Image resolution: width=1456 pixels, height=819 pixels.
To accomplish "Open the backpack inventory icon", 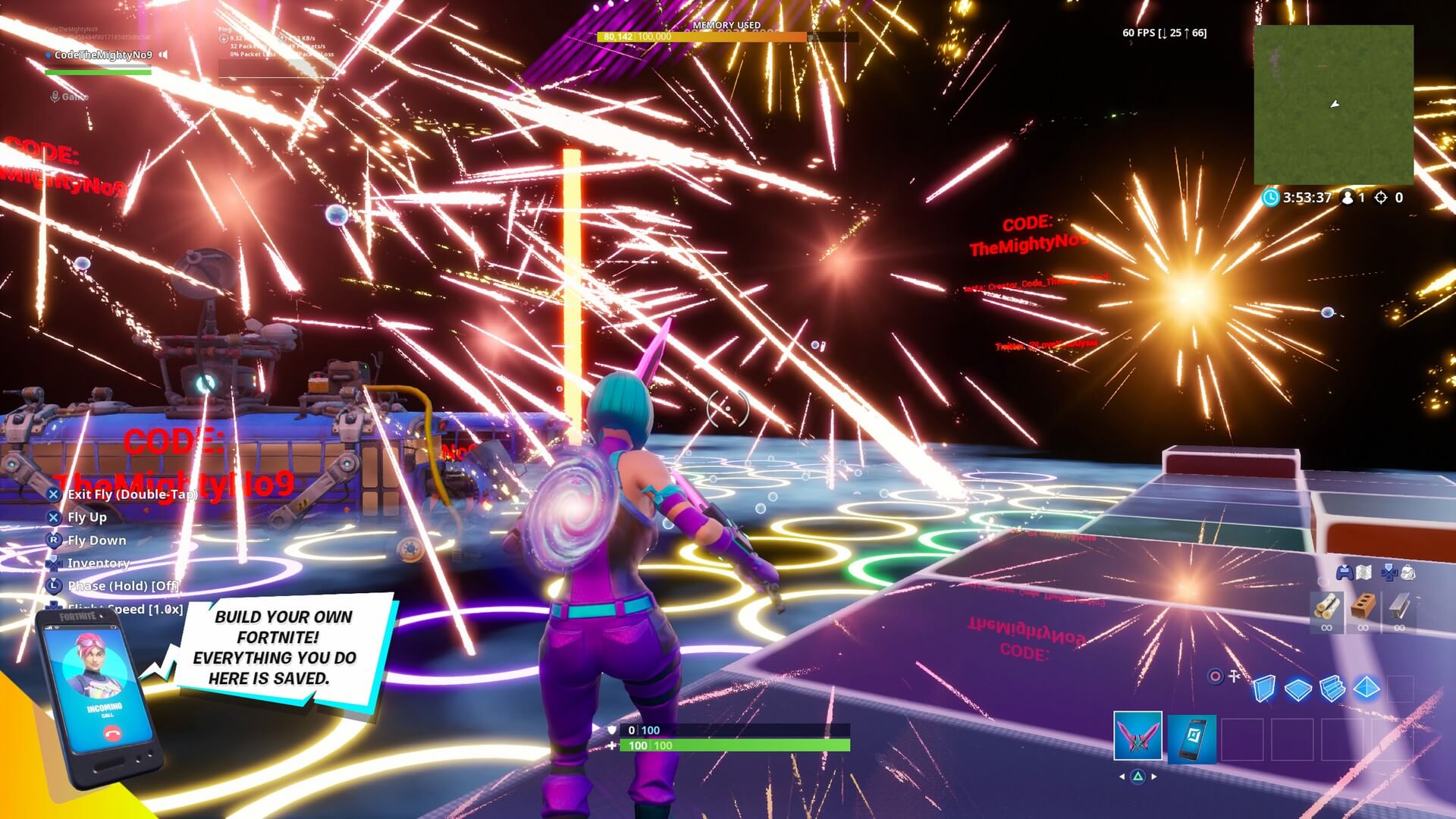I will 1408,573.
